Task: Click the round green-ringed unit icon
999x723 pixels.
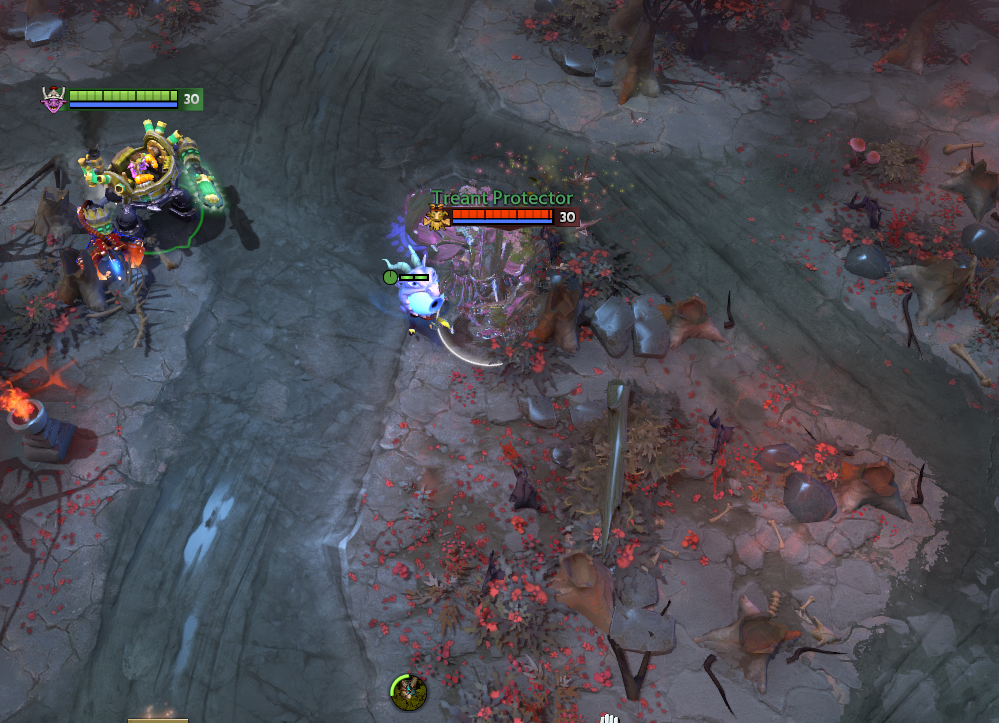Action: 408,692
